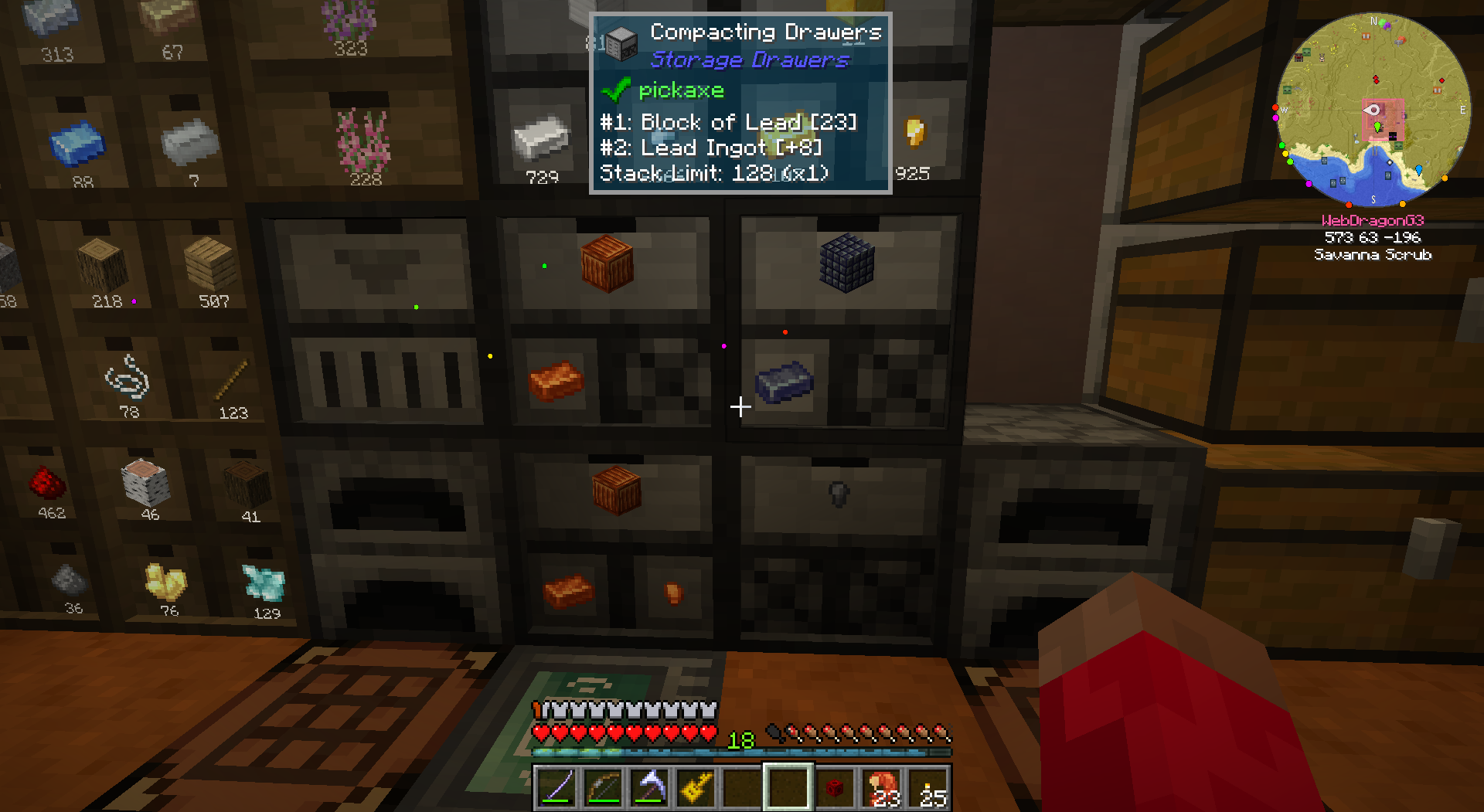Screen dimensions: 1484x812
Task: Click the WebDragon03 name under the minimap
Action: coord(1373,220)
